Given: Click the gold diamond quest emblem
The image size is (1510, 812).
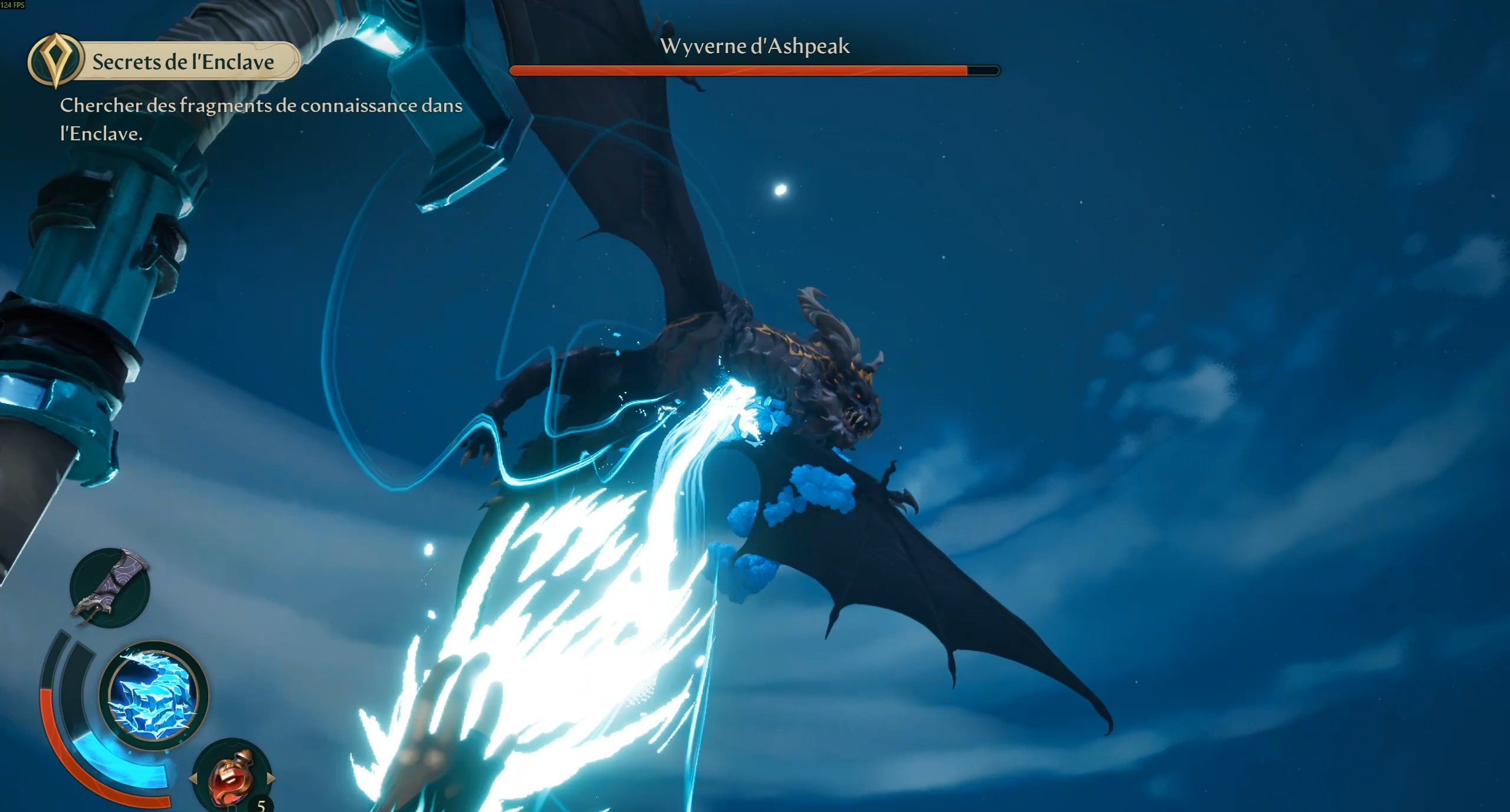Looking at the screenshot, I should click(55, 60).
